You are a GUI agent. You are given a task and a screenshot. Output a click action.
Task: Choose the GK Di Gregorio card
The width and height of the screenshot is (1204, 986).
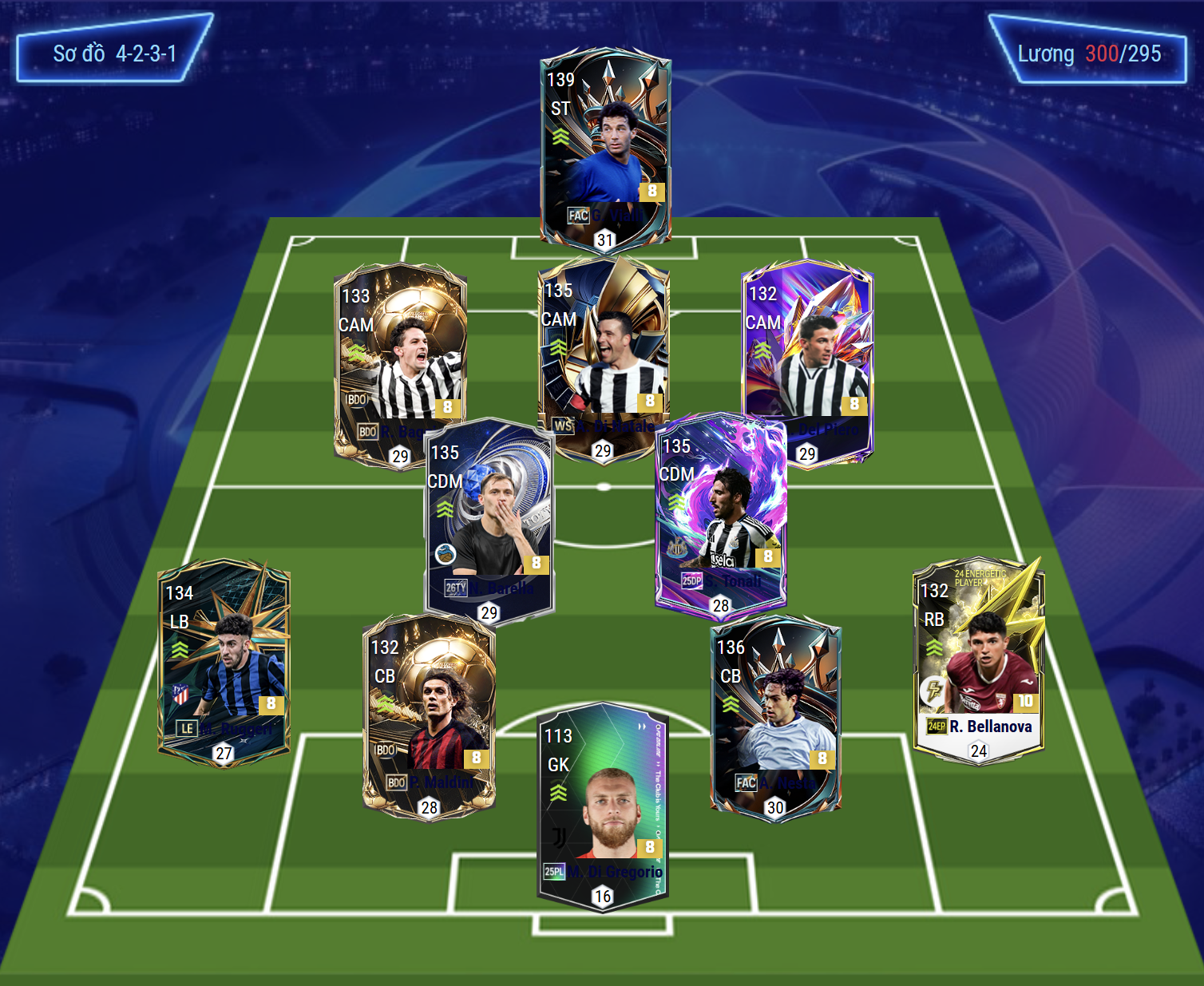pyautogui.click(x=603, y=806)
